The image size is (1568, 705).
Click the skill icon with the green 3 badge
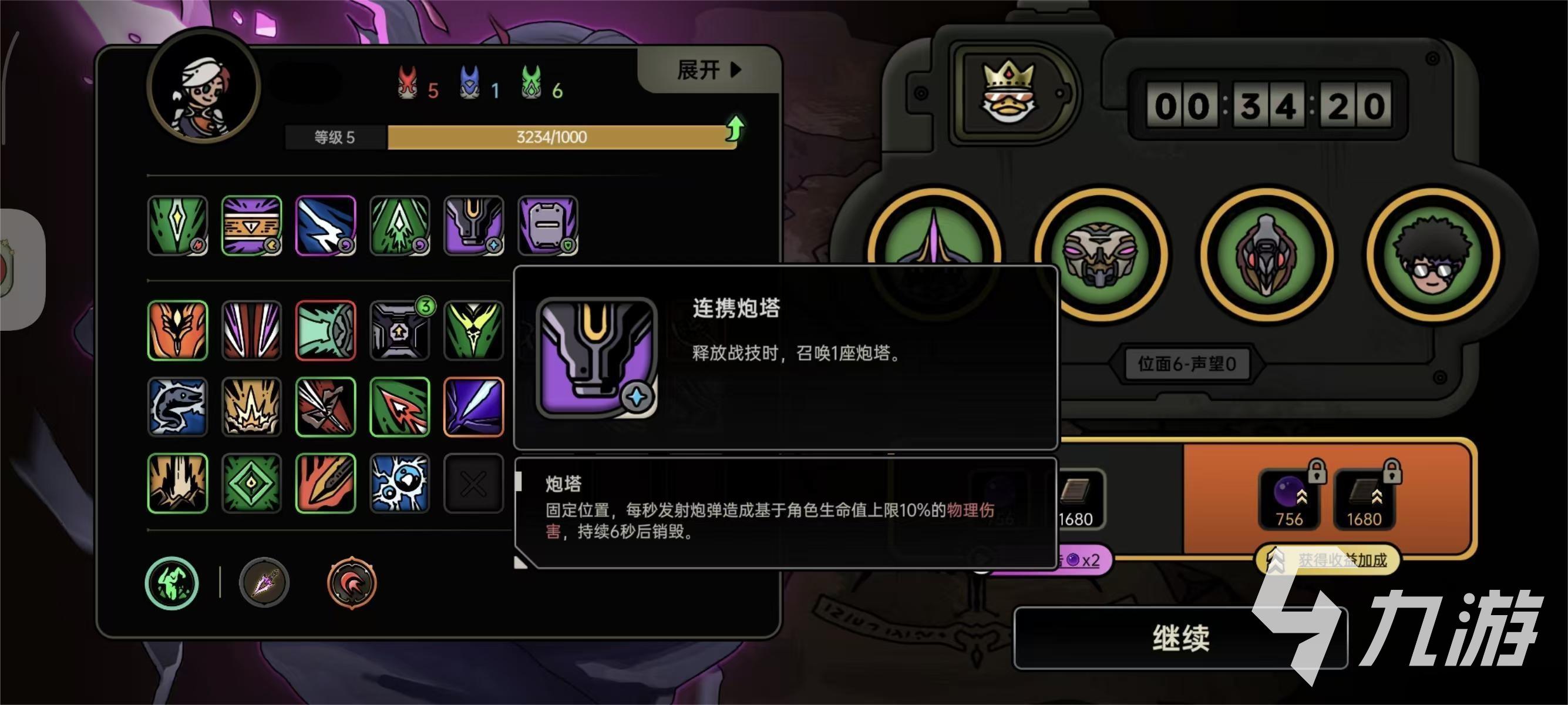click(x=401, y=329)
